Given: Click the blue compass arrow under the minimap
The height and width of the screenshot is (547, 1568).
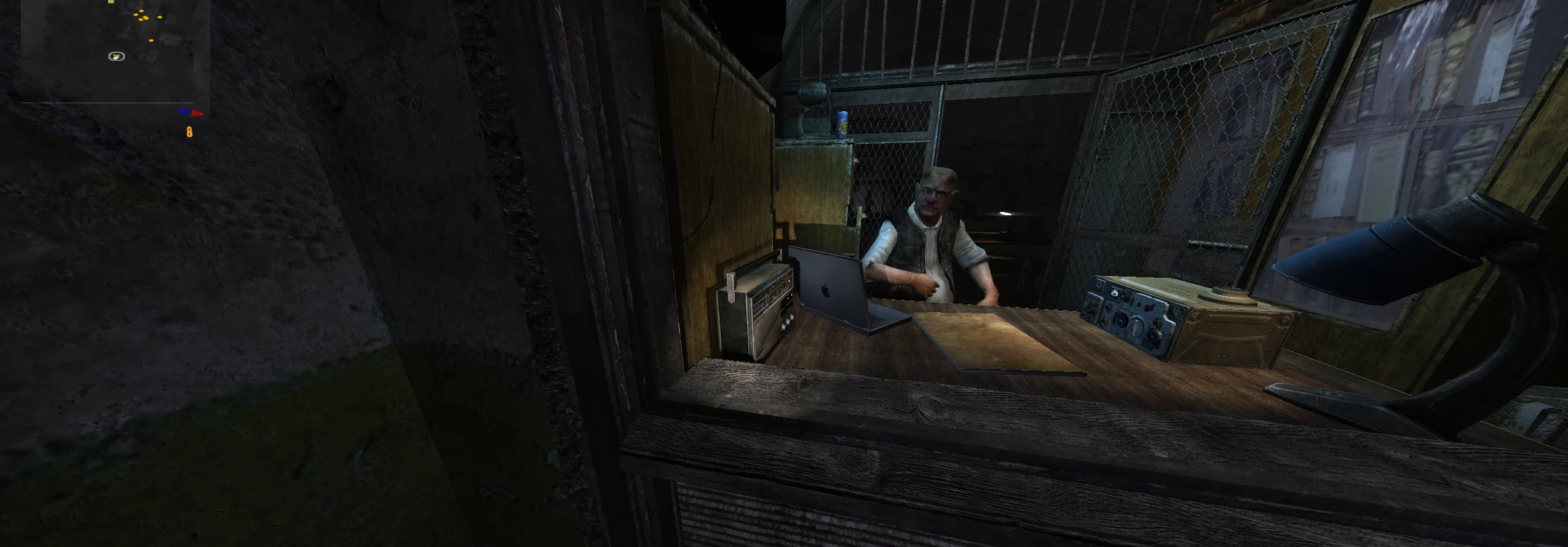Looking at the screenshot, I should click(x=184, y=112).
